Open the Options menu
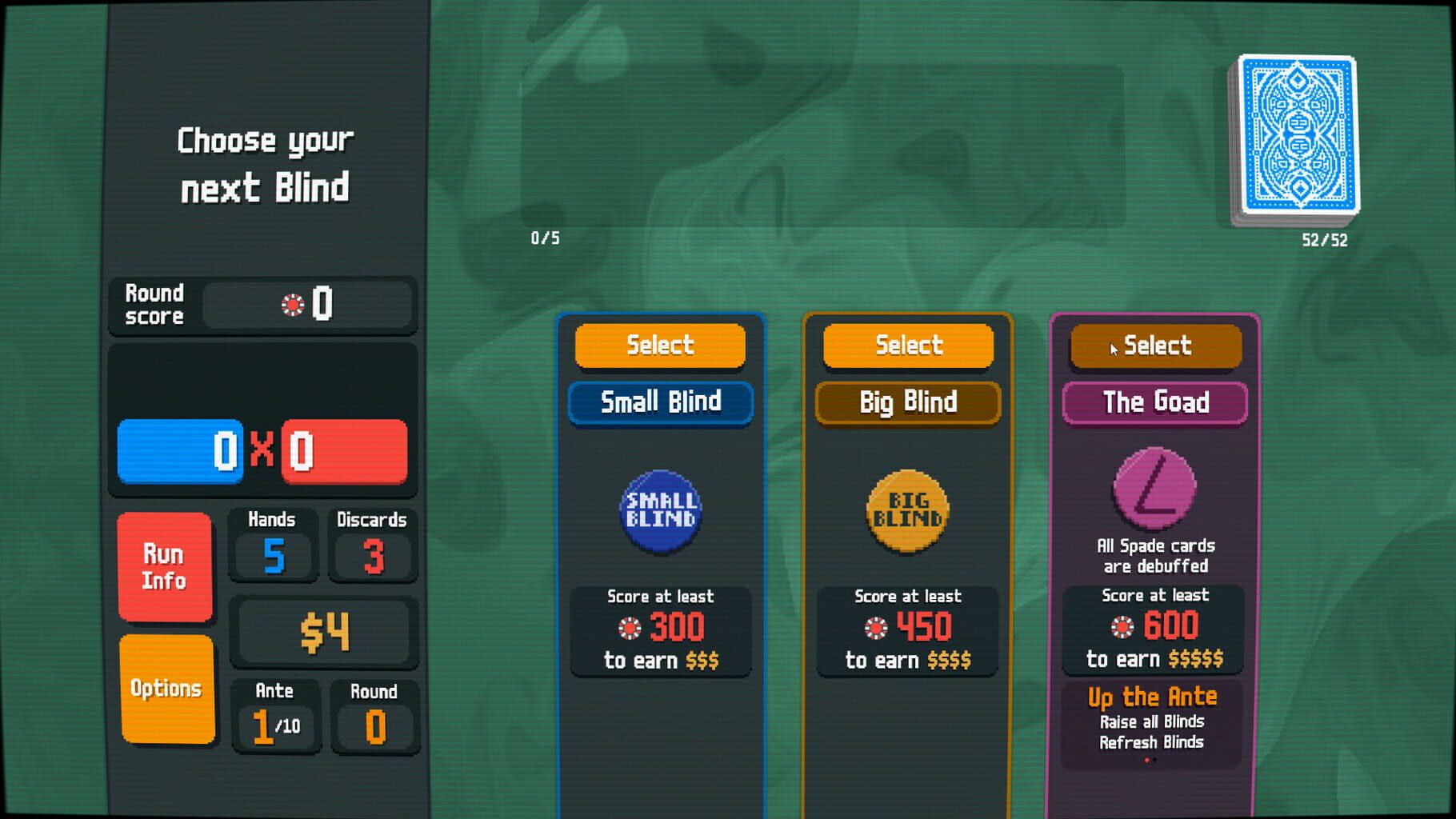Screen dimensions: 1456x819 (x=164, y=689)
